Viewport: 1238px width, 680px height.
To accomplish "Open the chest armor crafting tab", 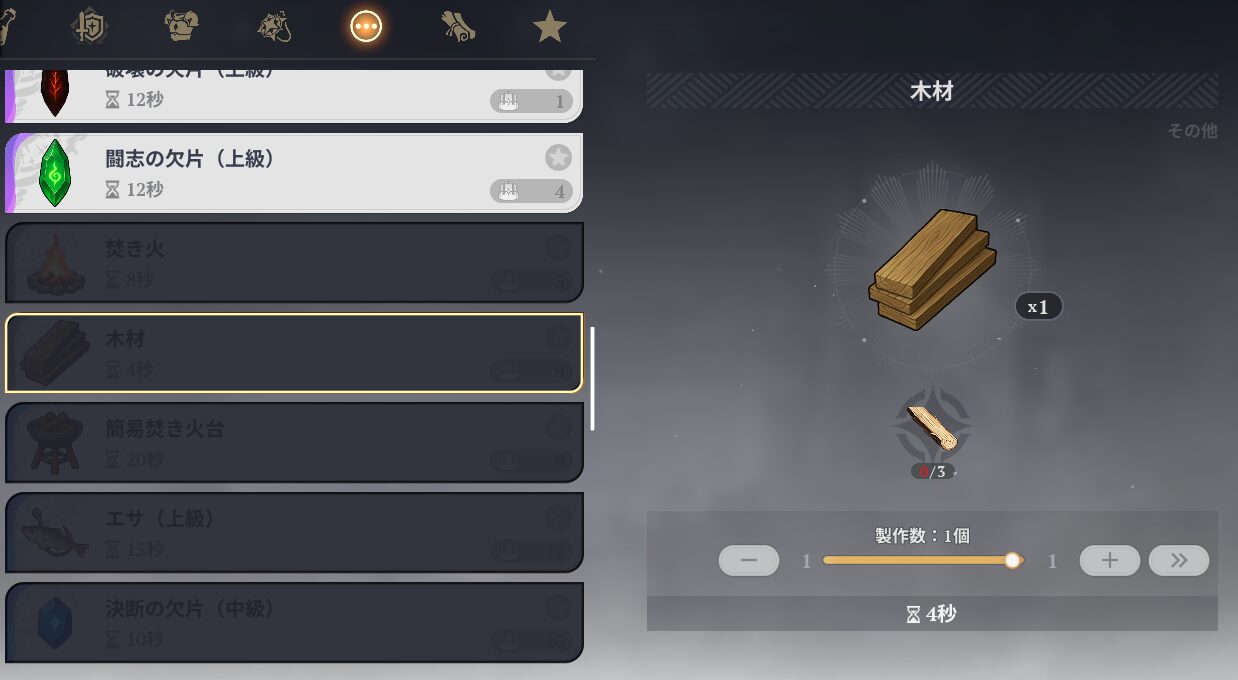I will click(x=182, y=26).
